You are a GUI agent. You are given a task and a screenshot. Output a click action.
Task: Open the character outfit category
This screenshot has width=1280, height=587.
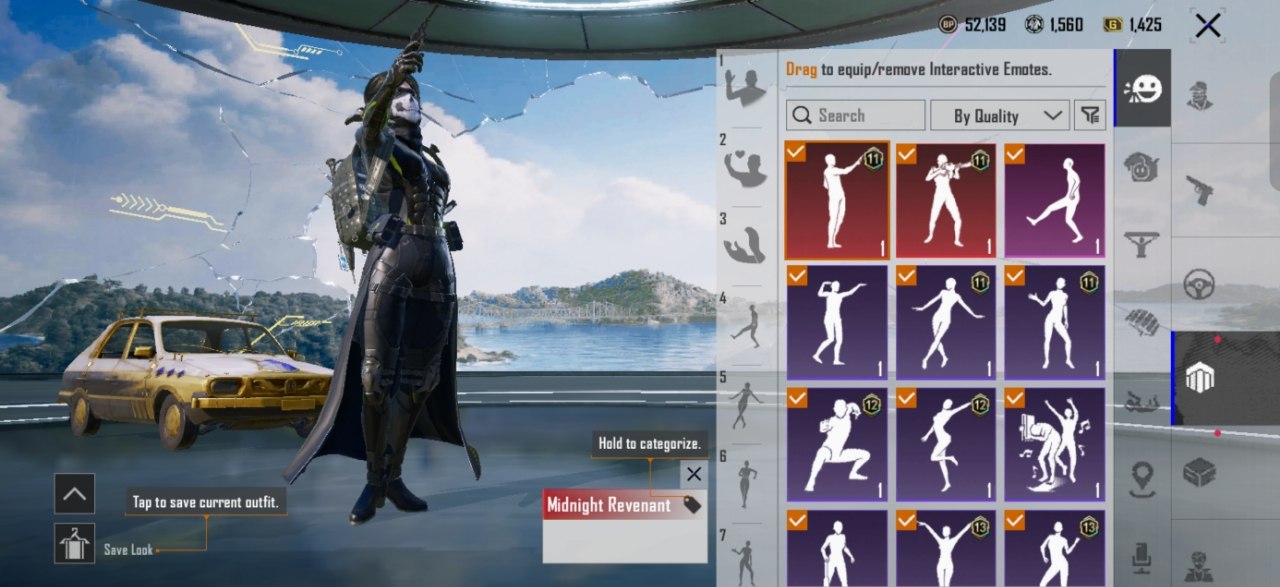pyautogui.click(x=1200, y=95)
